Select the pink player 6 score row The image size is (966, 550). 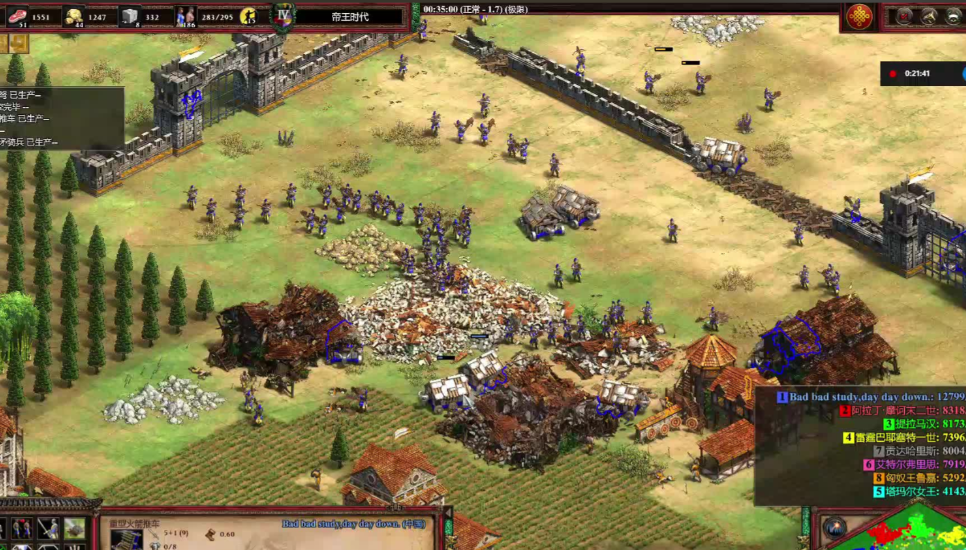click(x=905, y=464)
